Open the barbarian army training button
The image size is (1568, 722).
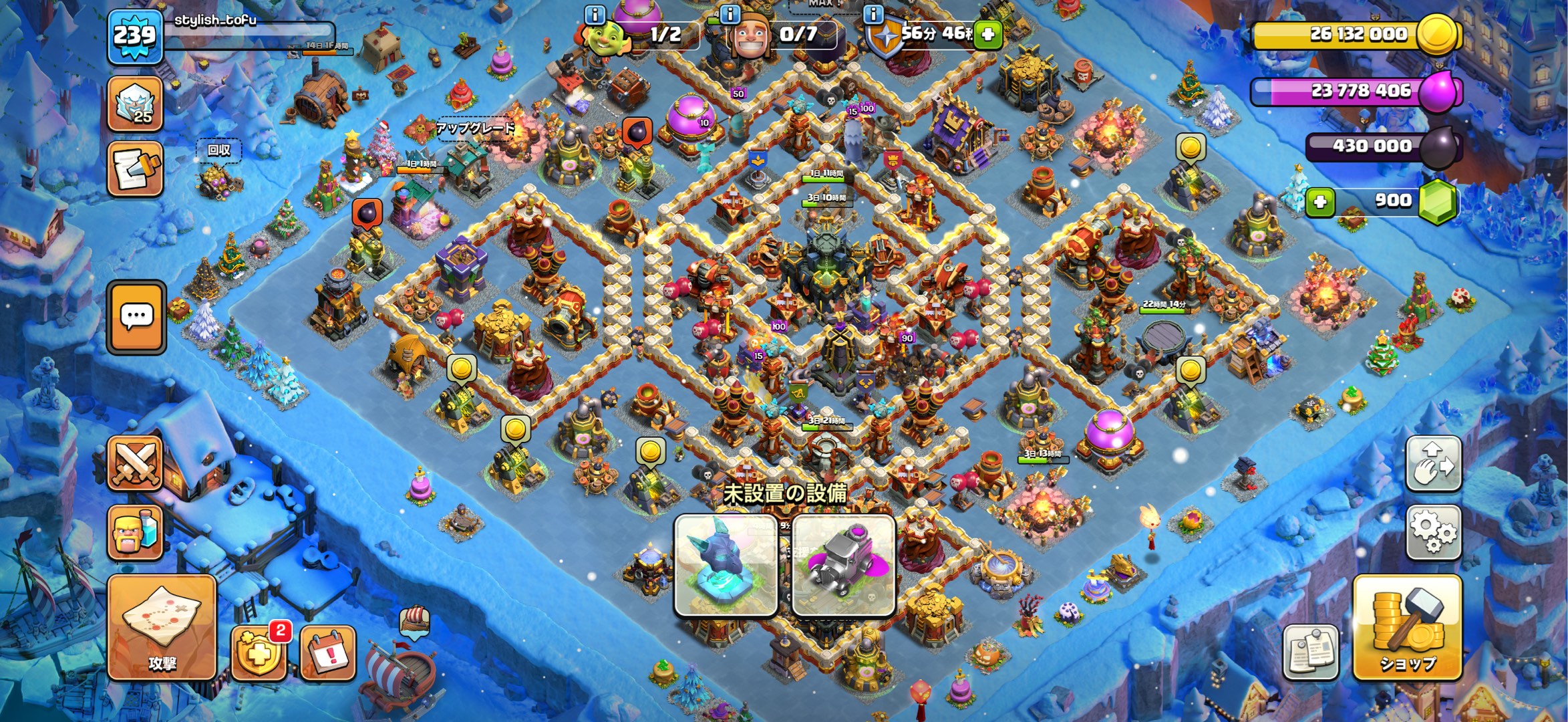tap(136, 533)
